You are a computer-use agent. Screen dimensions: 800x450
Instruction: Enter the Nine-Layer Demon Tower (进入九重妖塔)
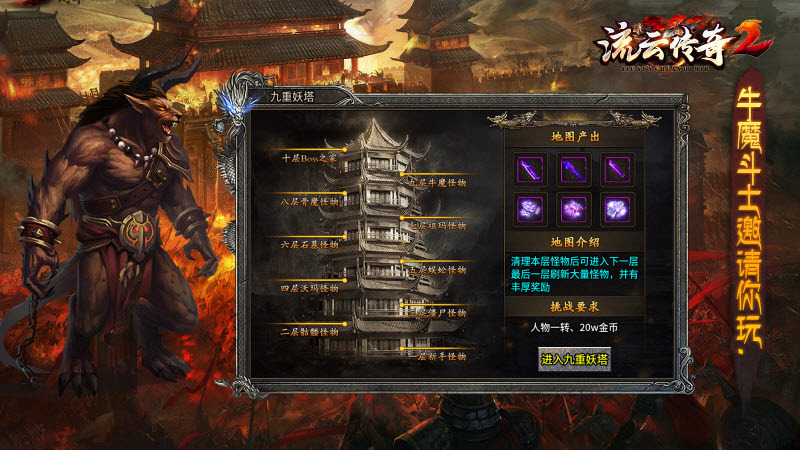574,359
